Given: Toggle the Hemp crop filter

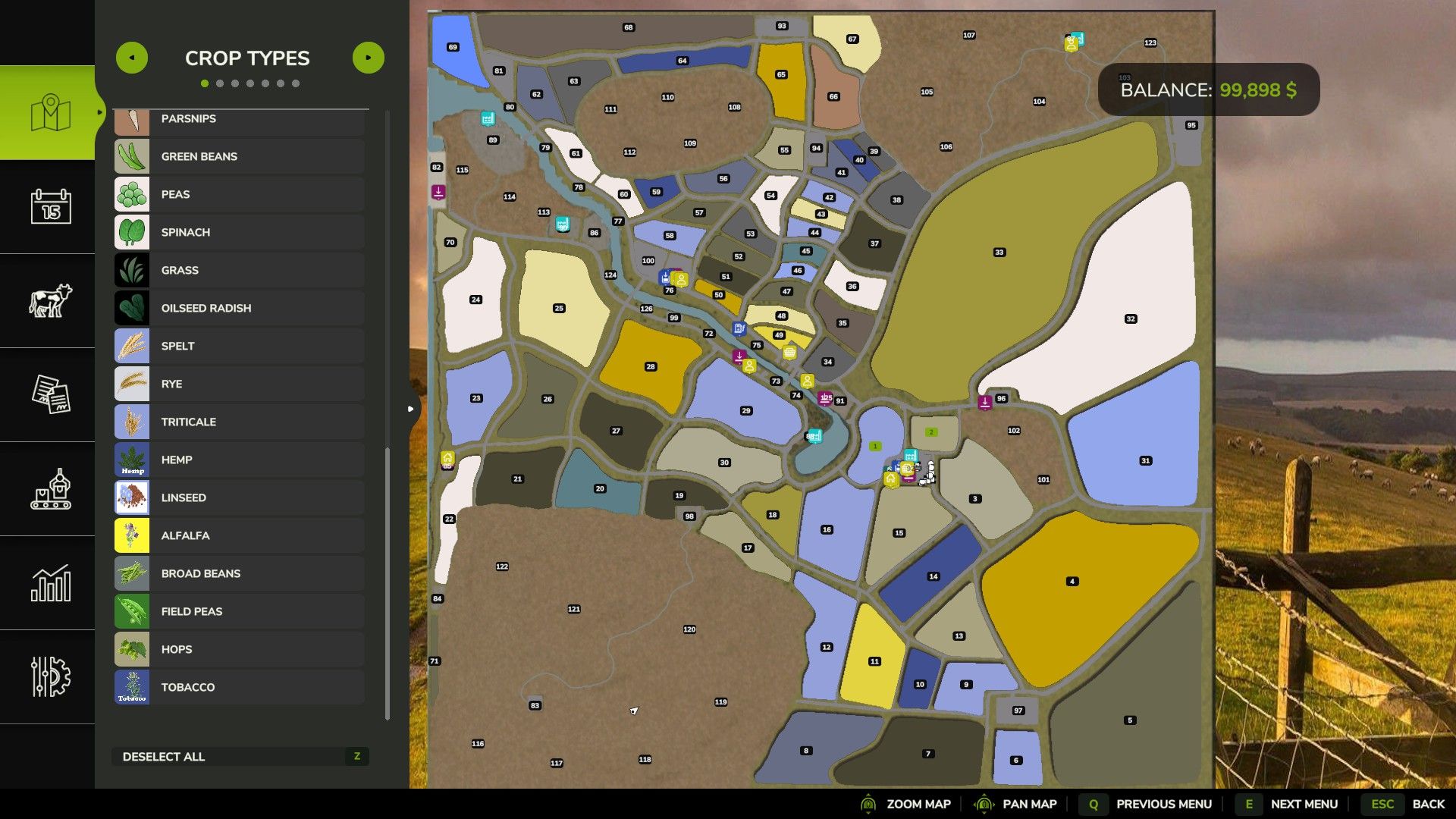Looking at the screenshot, I should pos(240,460).
